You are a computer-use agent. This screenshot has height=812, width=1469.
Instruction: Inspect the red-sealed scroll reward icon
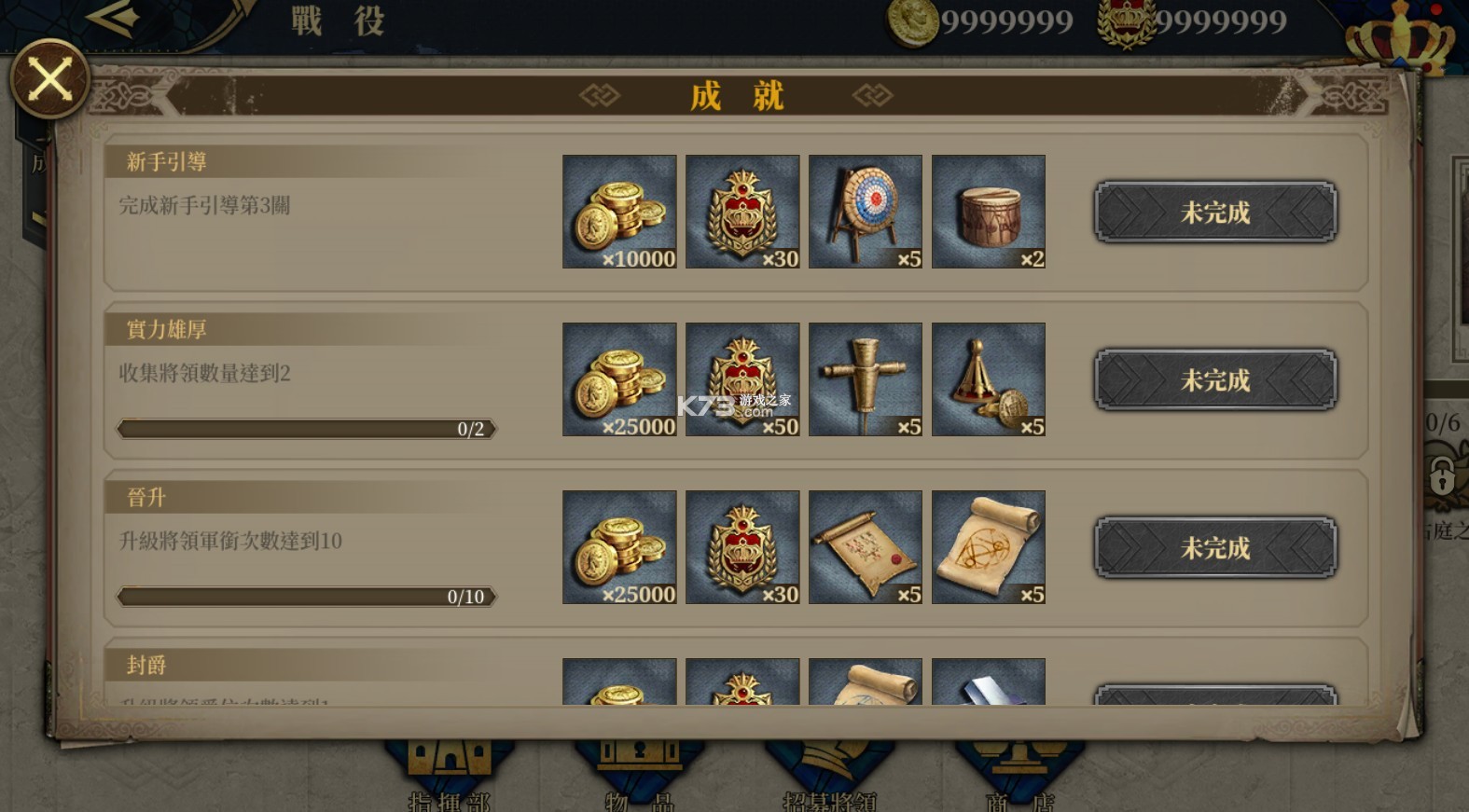pos(866,547)
